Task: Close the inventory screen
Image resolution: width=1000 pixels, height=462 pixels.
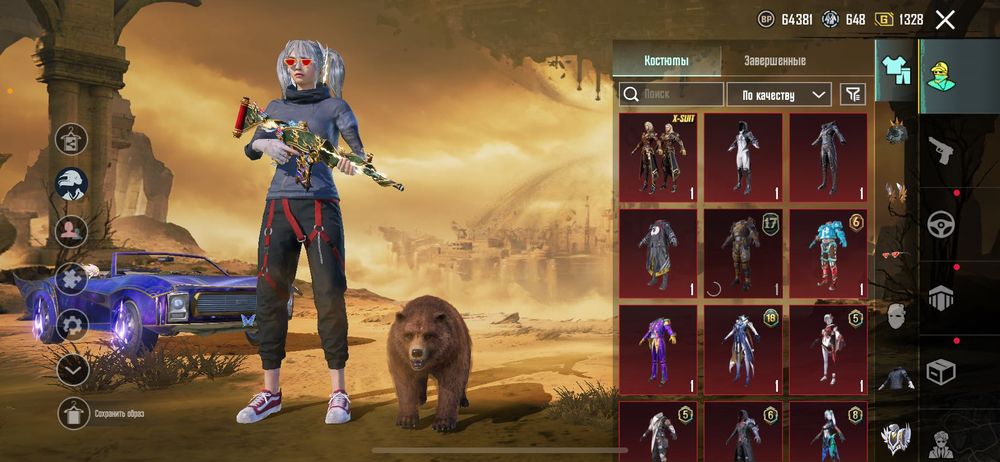Action: click(x=945, y=19)
